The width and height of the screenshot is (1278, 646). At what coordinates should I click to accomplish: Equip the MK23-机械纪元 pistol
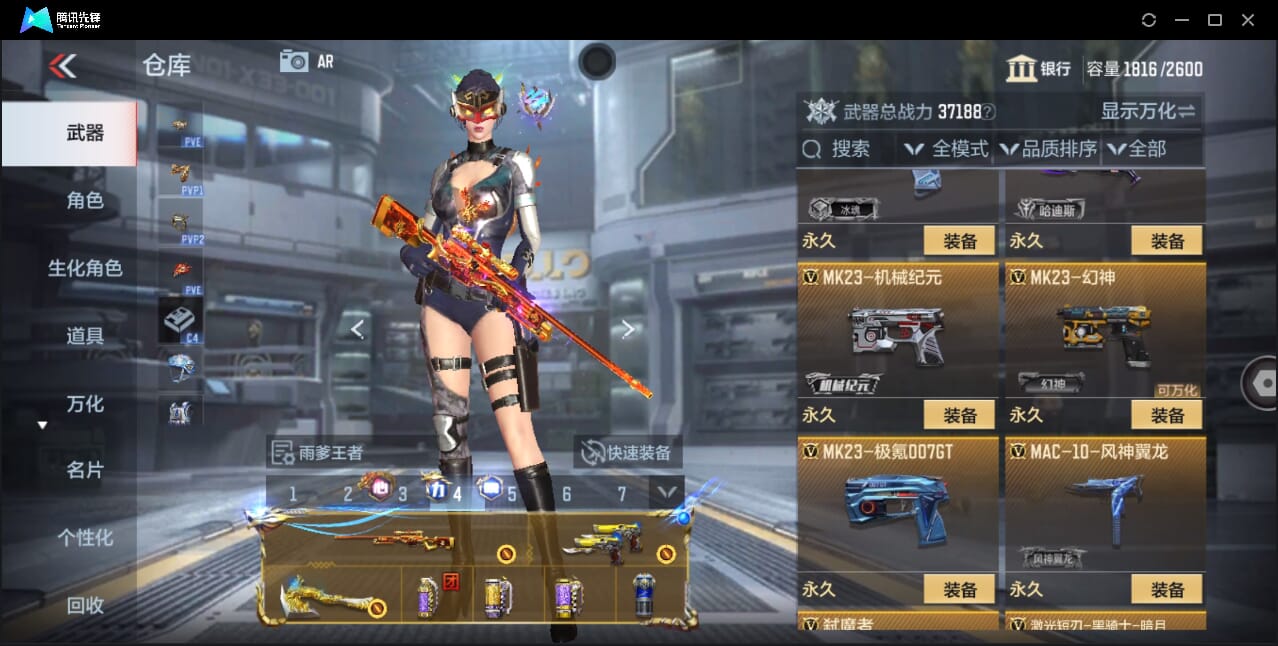(x=959, y=414)
